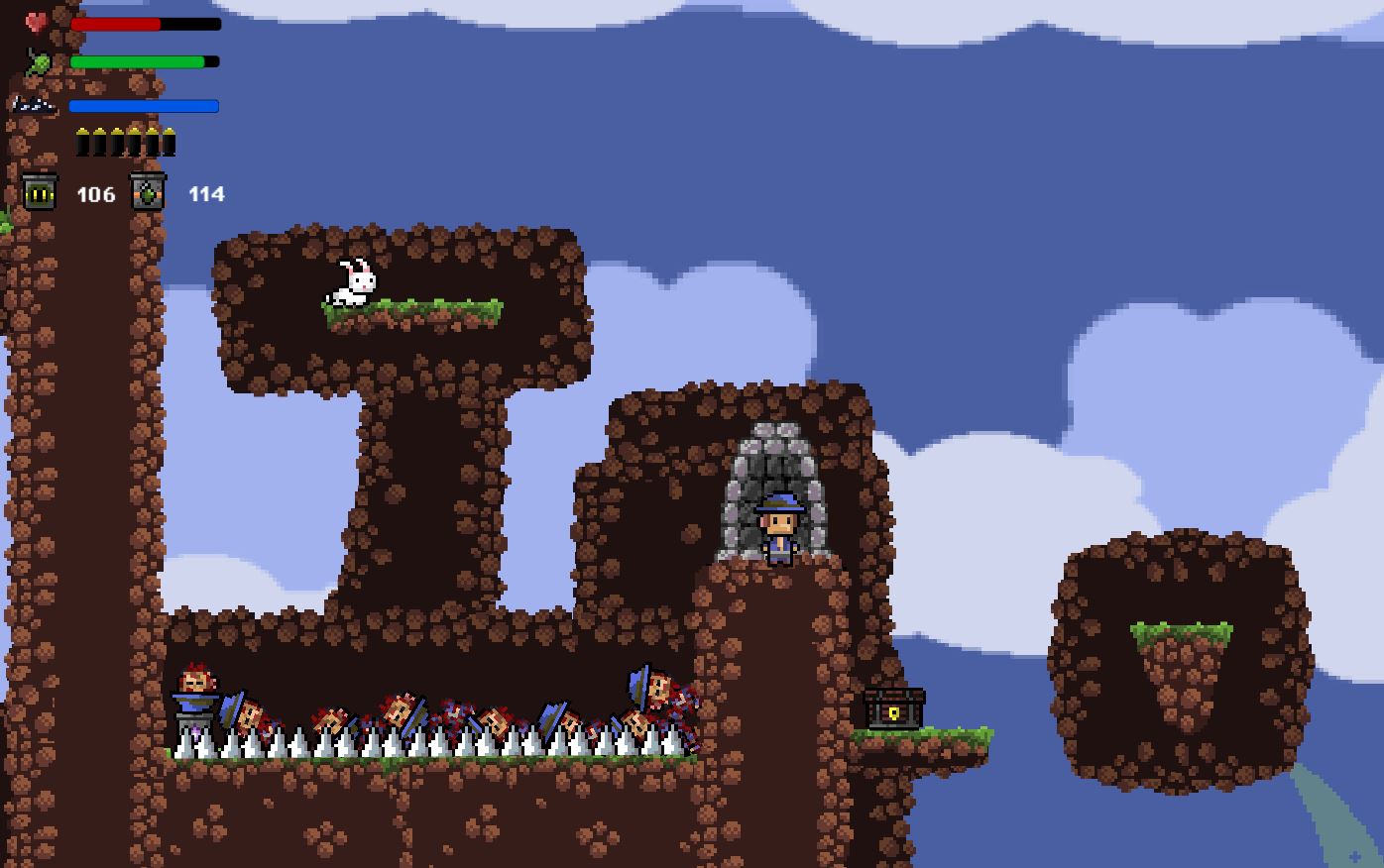Select the bullet ammo crate icon
The height and width of the screenshot is (868, 1384).
[40, 192]
